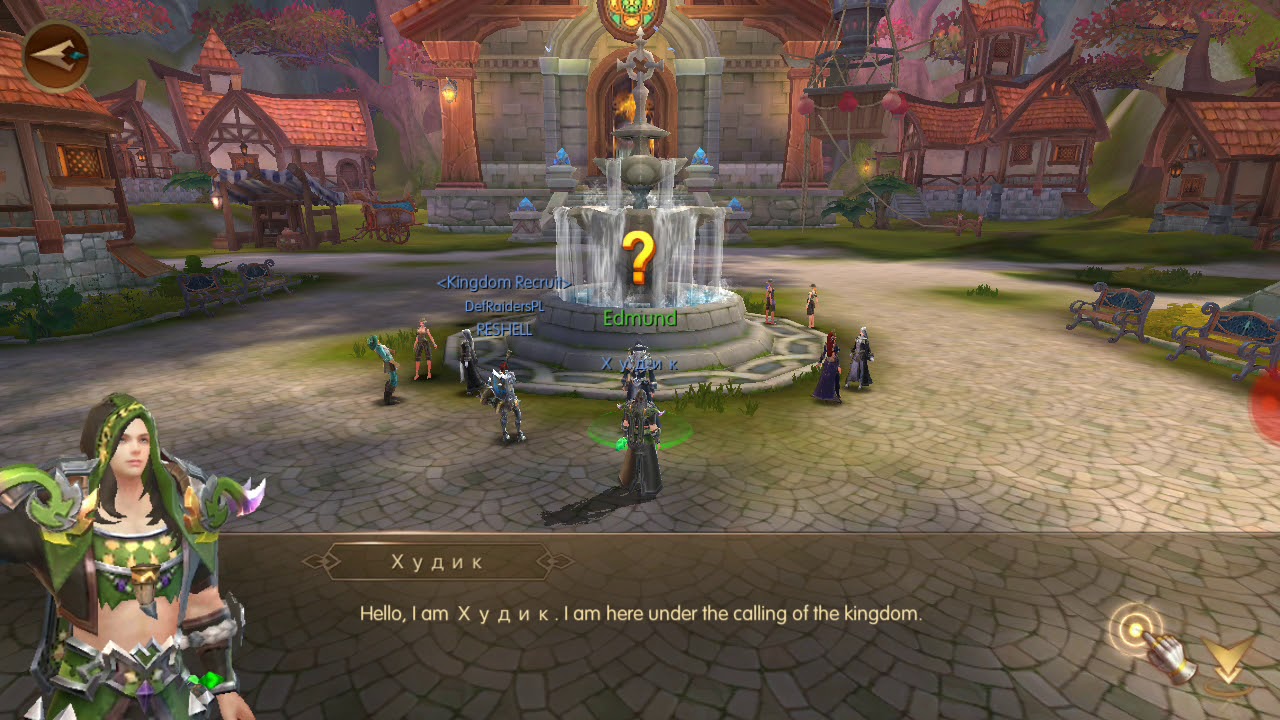Advance dialogue with the golden down arrow

pos(1227,660)
